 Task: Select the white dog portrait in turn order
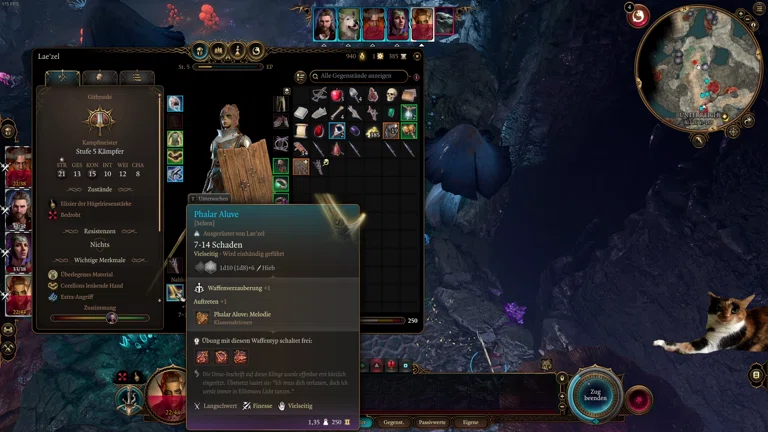(350, 24)
